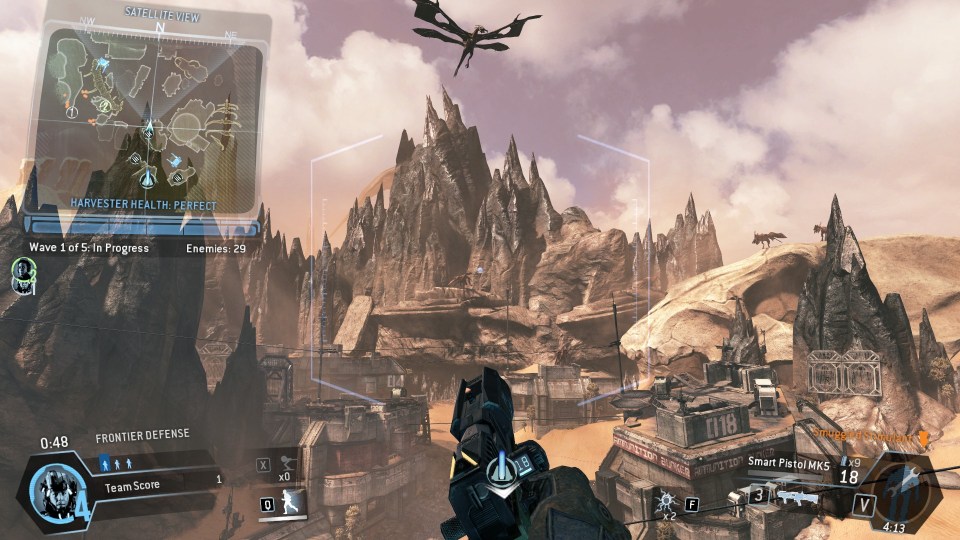Click the turret icon showing x0
The width and height of the screenshot is (960, 540).
point(285,463)
